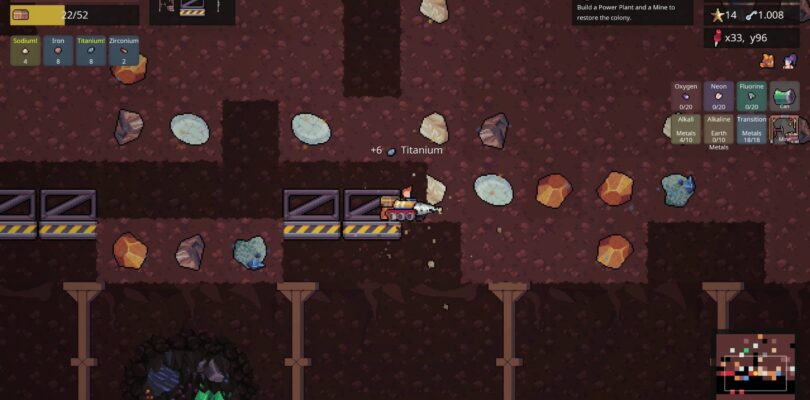The width and height of the screenshot is (810, 400).
Task: Select the Transition Metals tile
Action: click(x=752, y=130)
